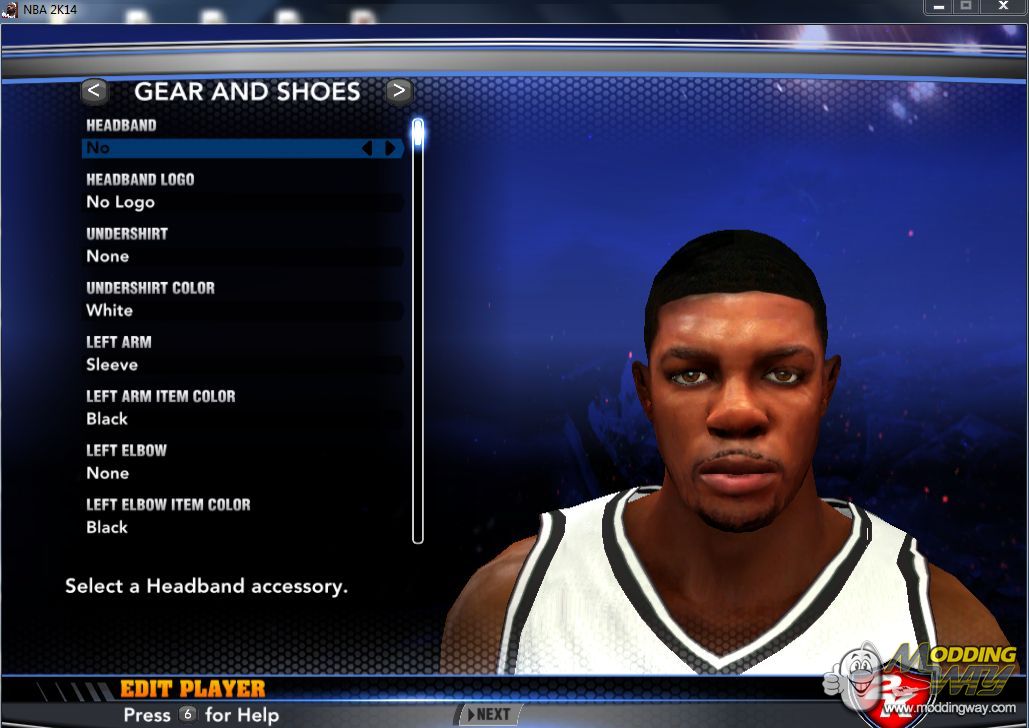
Task: Click the gear list scrollbar
Action: click(x=418, y=330)
